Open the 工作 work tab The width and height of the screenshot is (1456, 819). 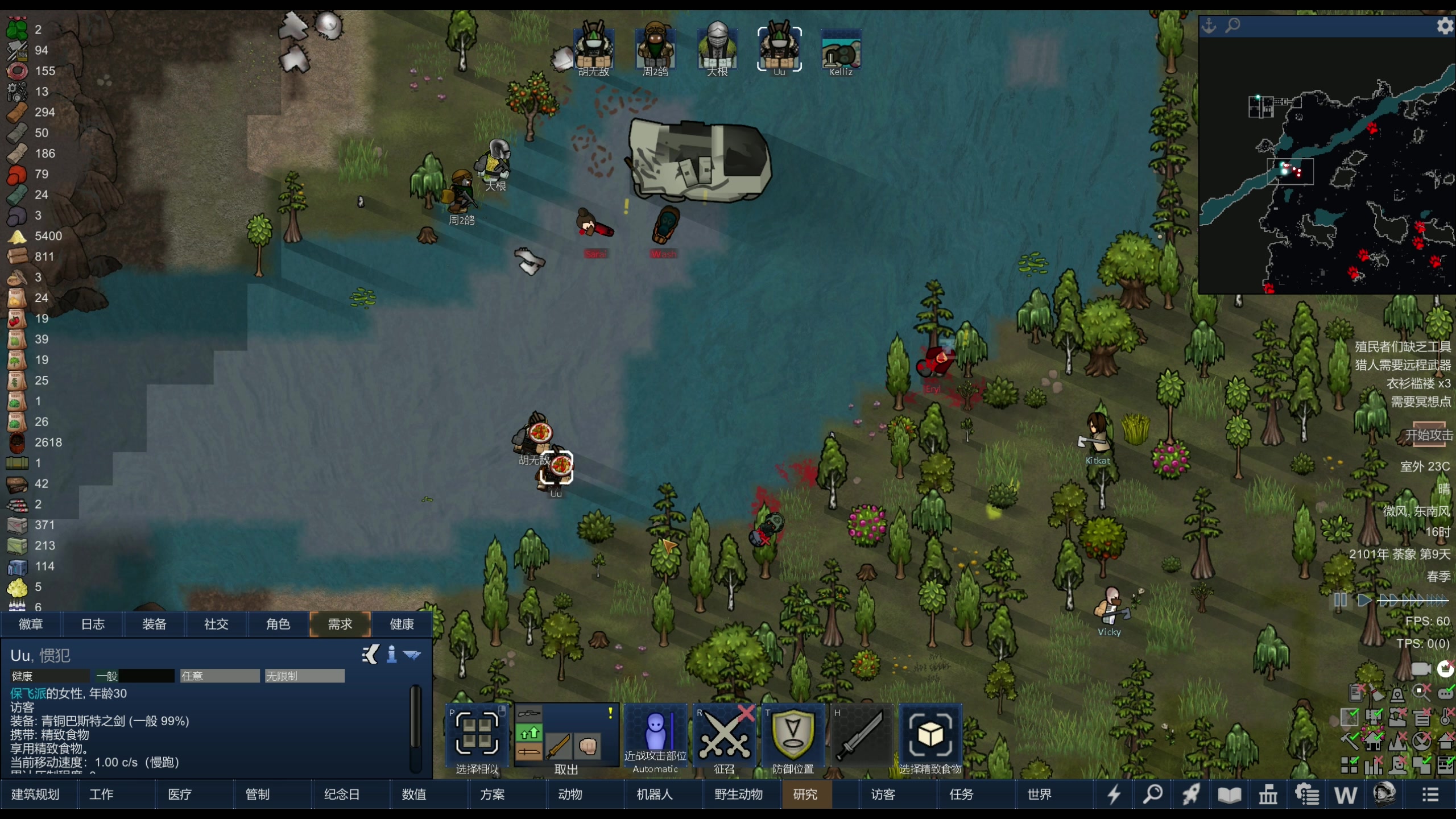pos(101,795)
